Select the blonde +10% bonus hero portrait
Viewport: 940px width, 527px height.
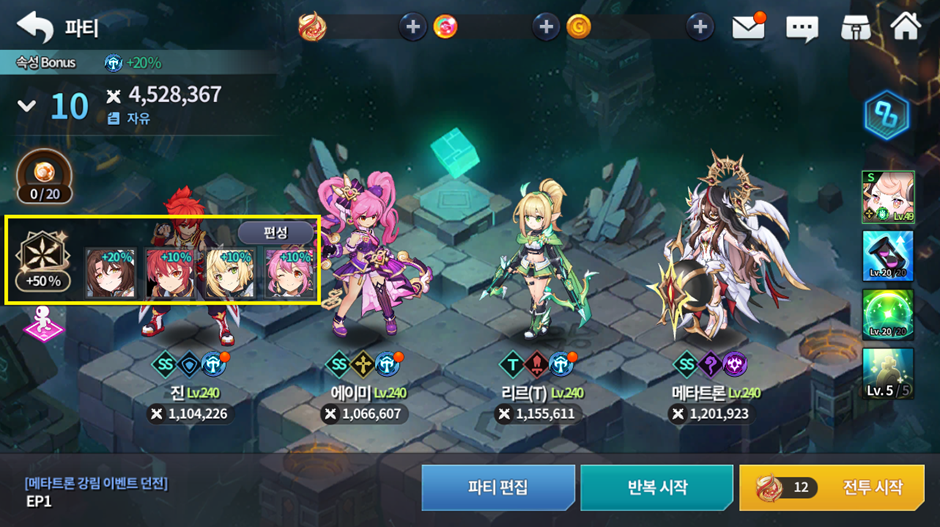229,273
